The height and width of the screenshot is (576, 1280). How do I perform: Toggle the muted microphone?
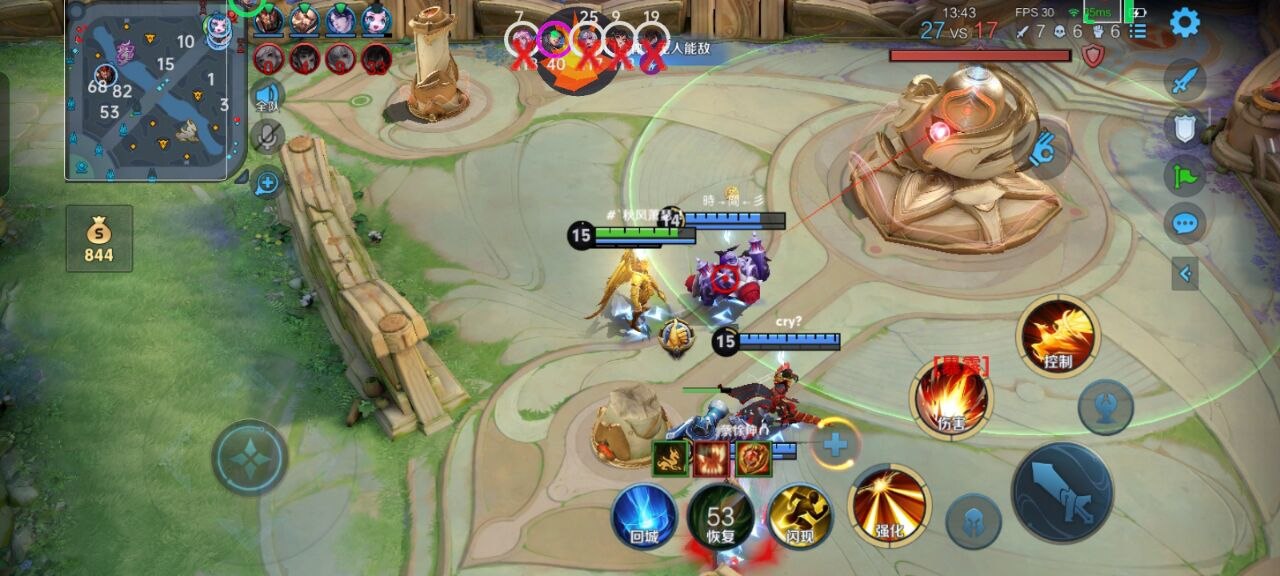click(267, 137)
